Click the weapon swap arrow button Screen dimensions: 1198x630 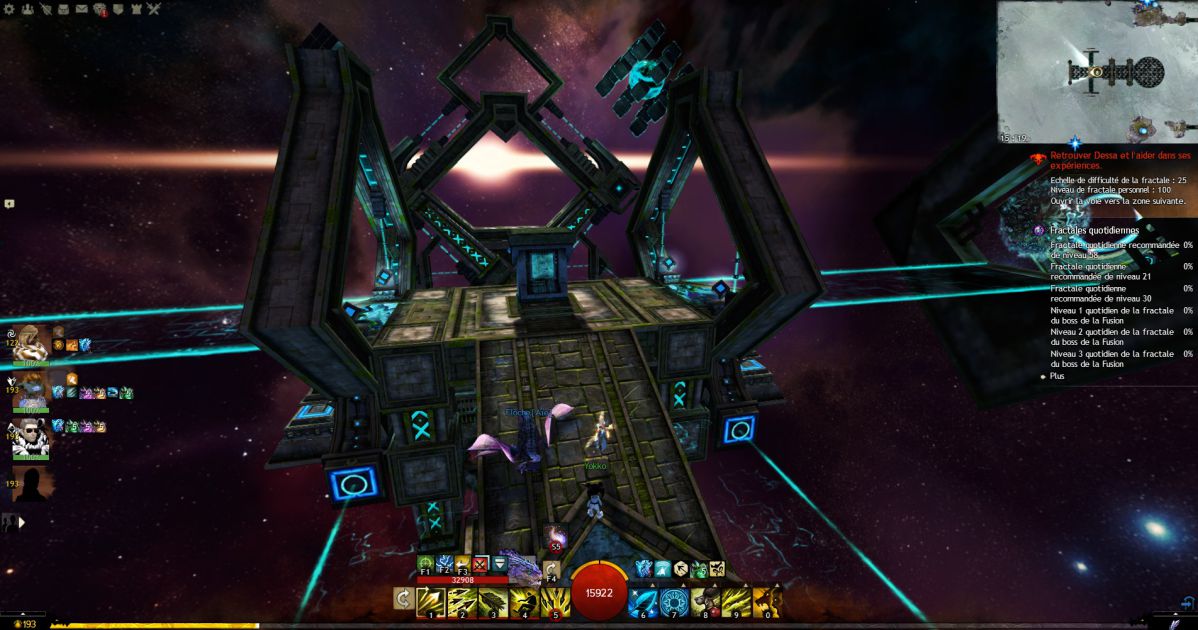tap(404, 598)
